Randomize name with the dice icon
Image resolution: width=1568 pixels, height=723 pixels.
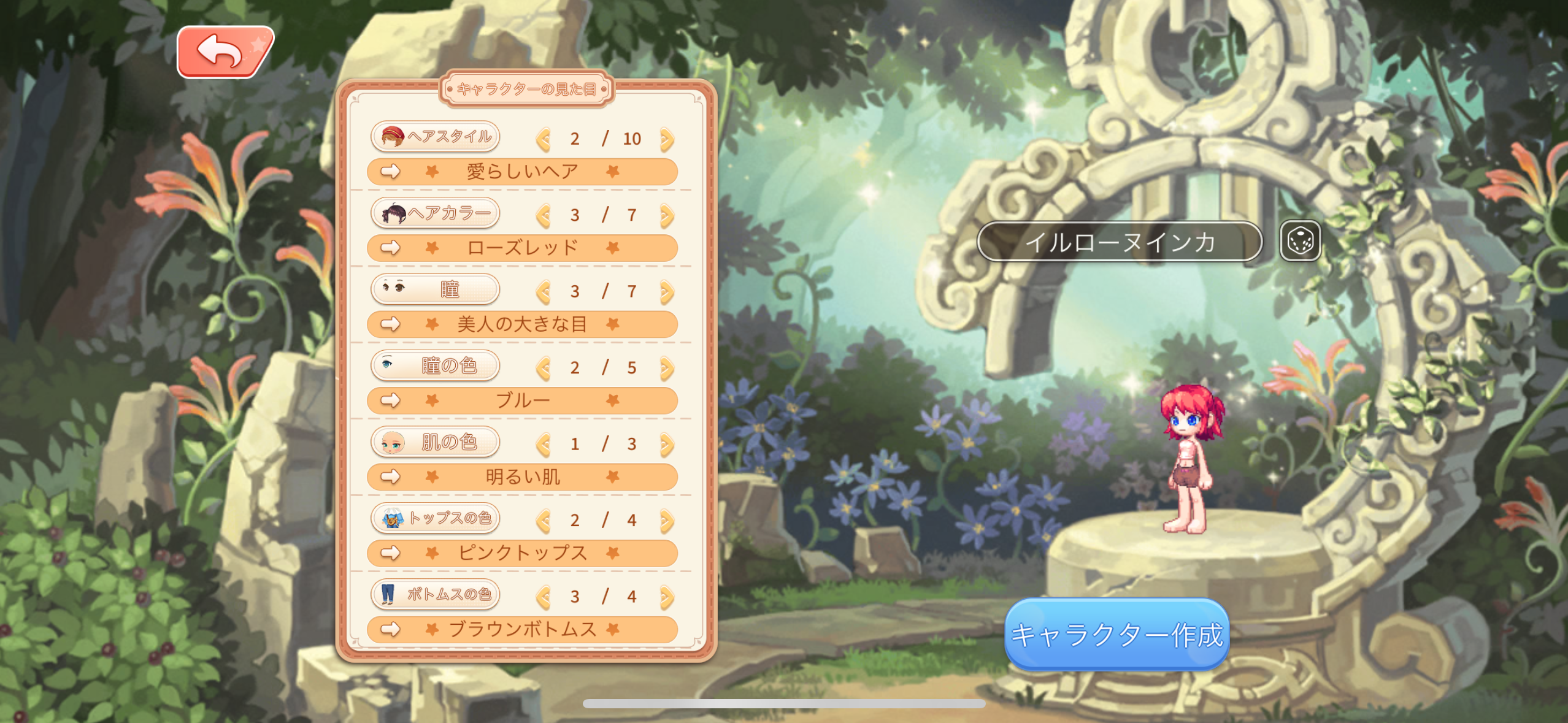(x=1300, y=241)
